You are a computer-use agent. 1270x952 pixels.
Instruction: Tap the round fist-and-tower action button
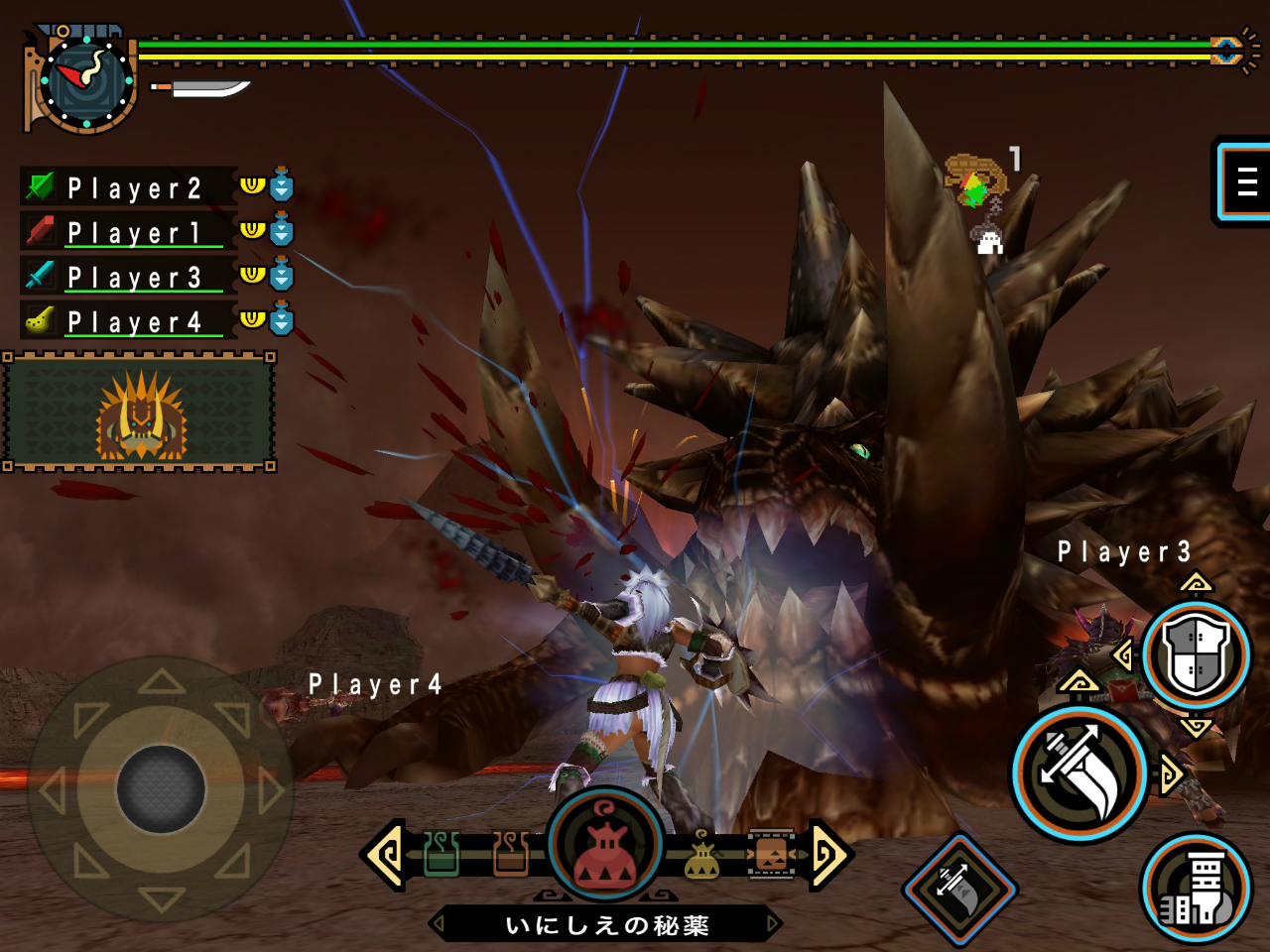click(1197, 888)
